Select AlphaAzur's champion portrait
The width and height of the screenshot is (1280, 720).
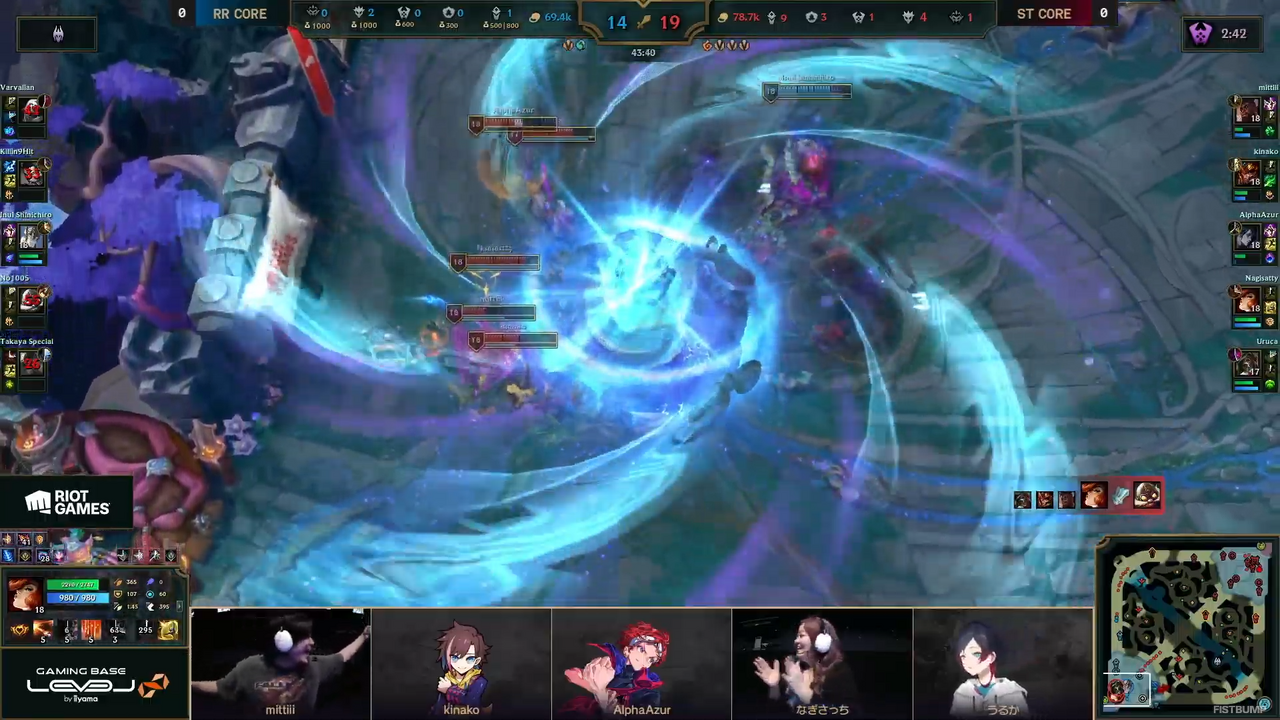[1247, 237]
